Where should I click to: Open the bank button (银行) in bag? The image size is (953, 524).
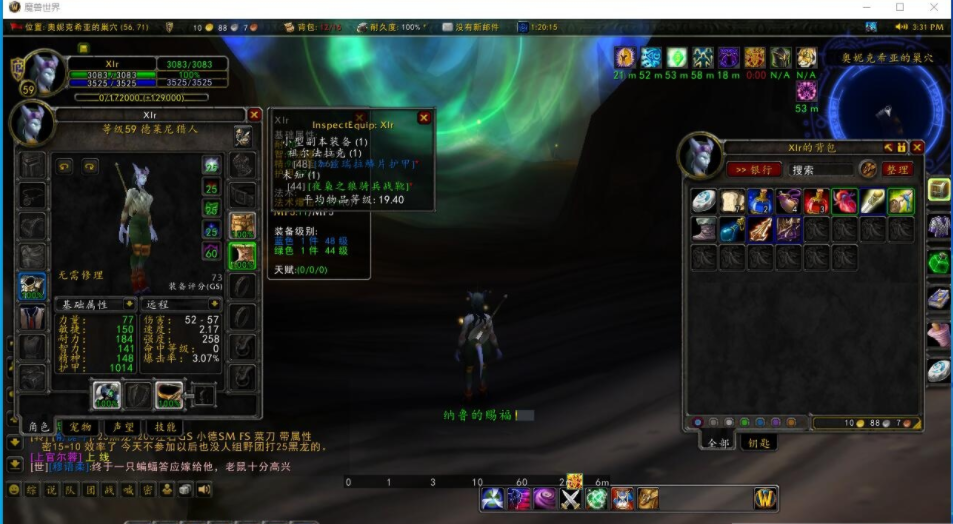coord(753,170)
